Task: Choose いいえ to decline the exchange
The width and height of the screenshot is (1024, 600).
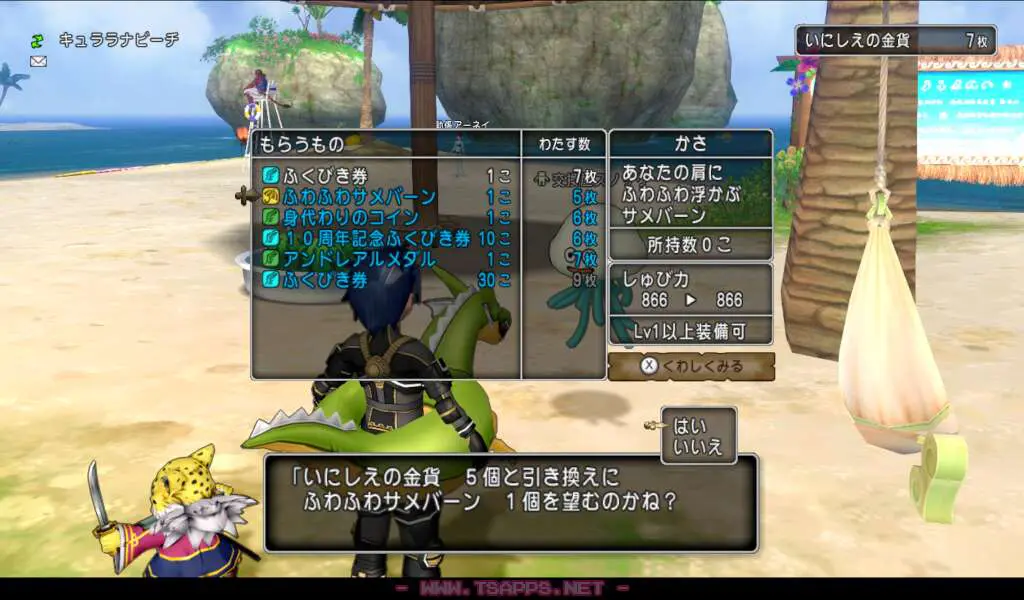Action: tap(698, 446)
